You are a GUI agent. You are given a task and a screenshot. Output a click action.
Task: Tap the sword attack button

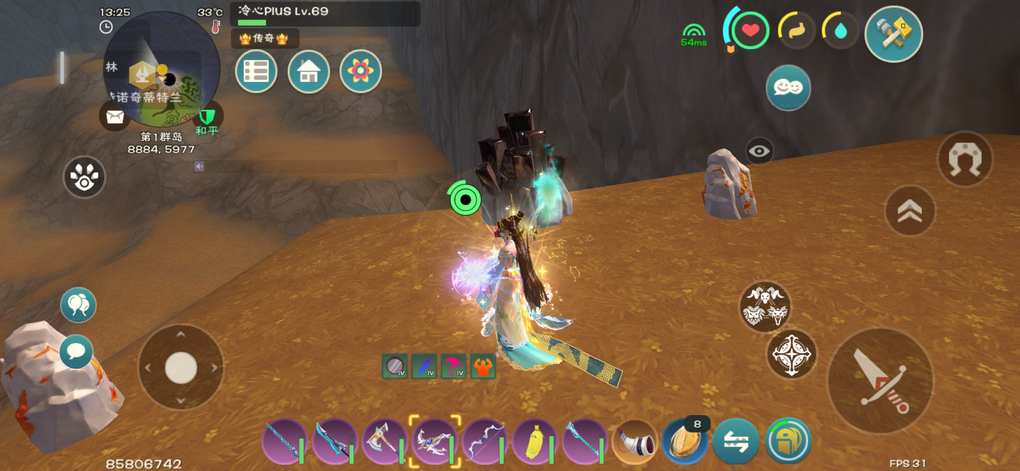click(x=880, y=381)
